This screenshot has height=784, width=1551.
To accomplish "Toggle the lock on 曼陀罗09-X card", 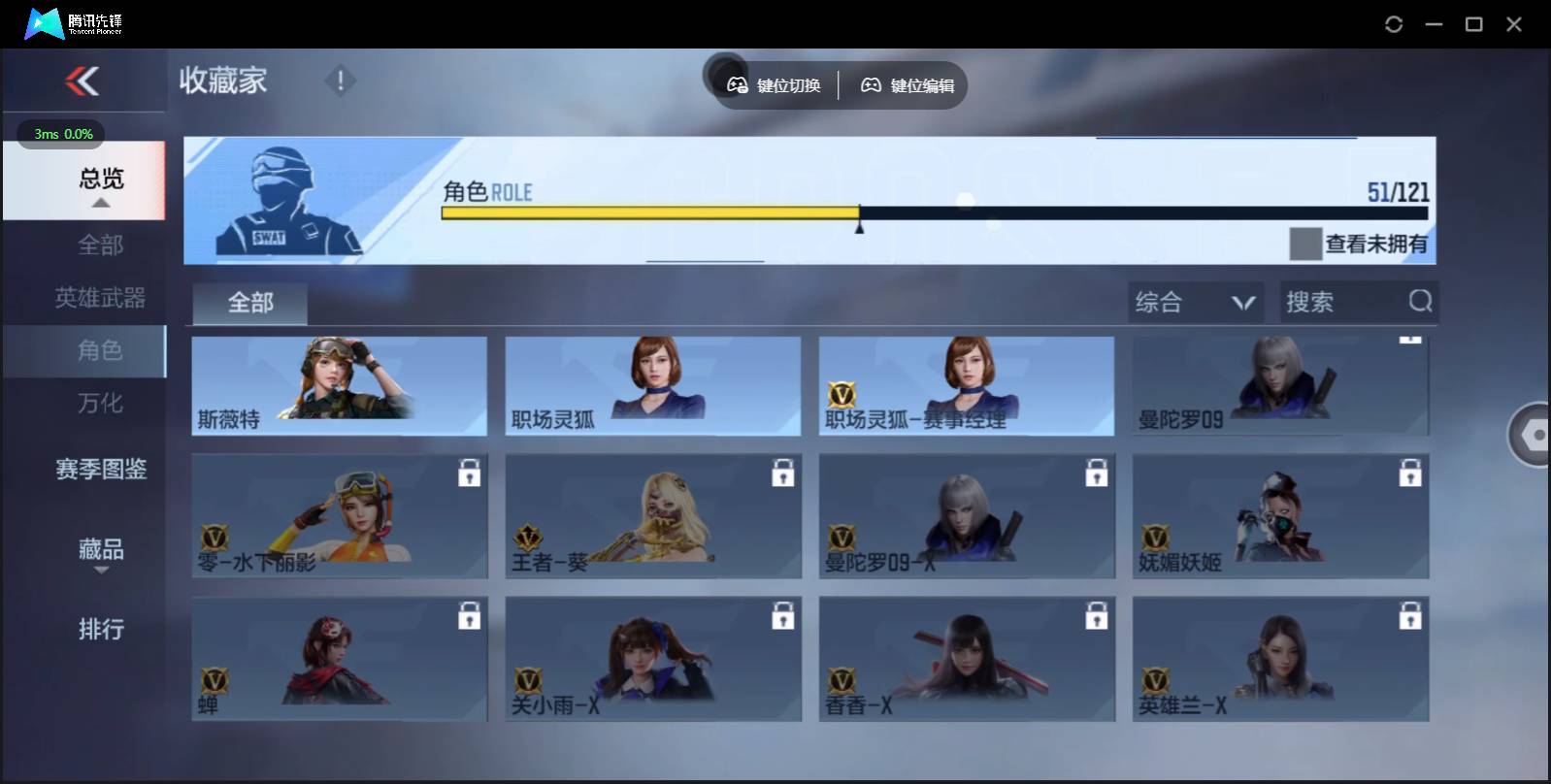I will pos(1097,474).
